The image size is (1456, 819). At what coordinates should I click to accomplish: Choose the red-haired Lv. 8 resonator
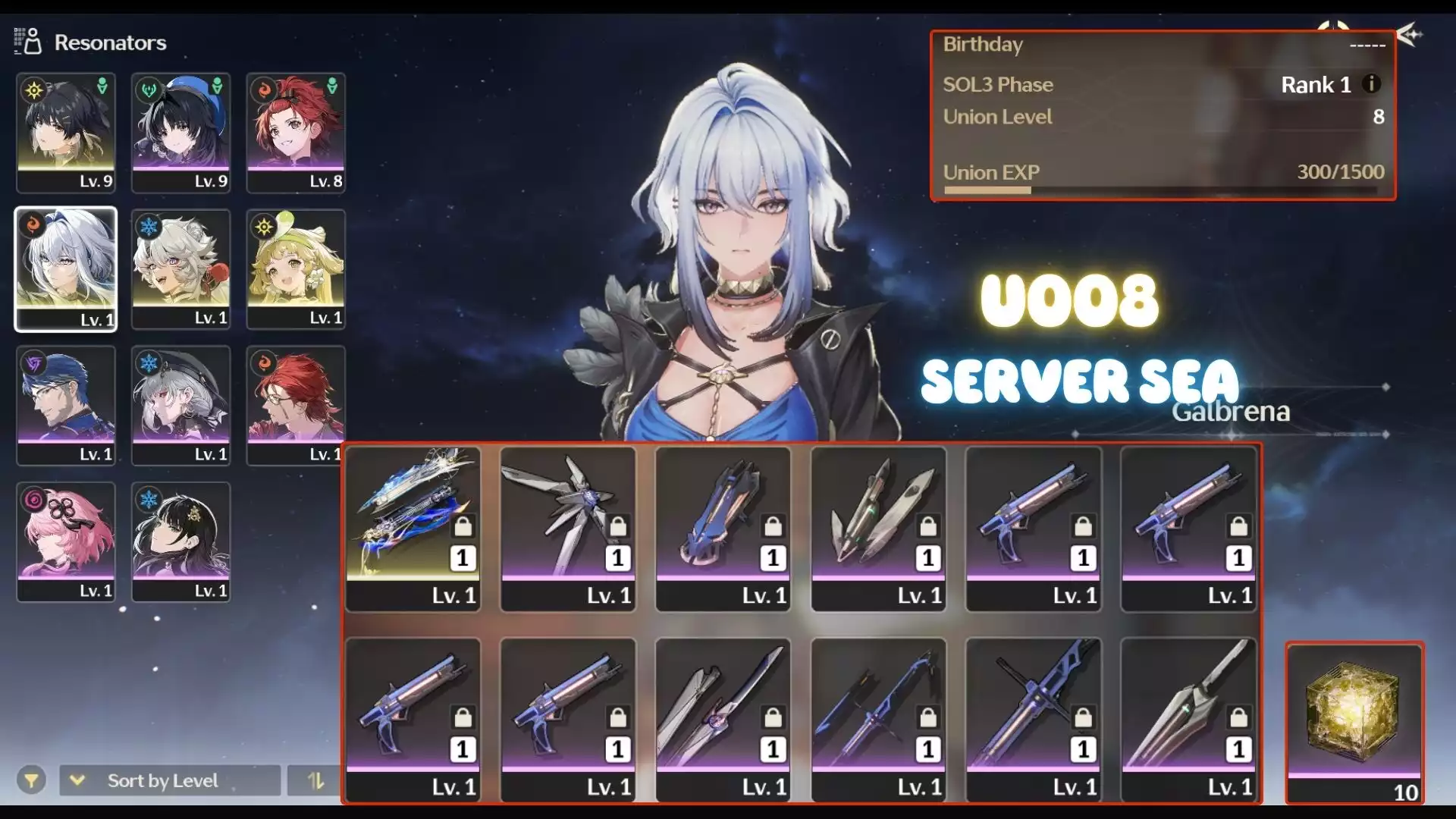(296, 133)
